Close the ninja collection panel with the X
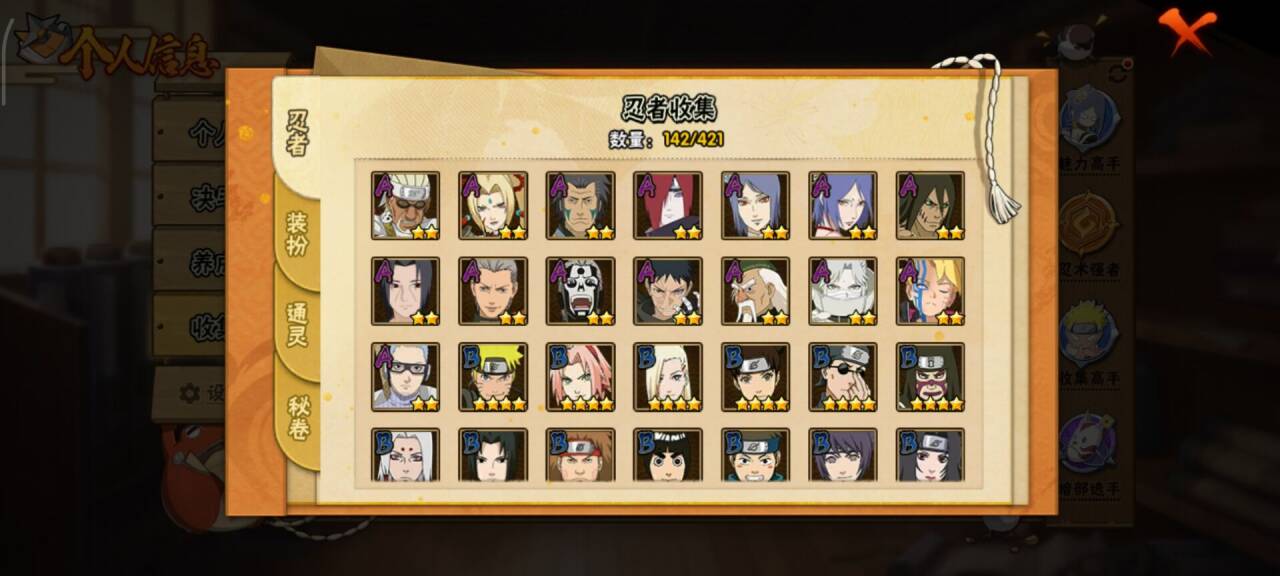This screenshot has height=576, width=1280. click(x=1188, y=31)
